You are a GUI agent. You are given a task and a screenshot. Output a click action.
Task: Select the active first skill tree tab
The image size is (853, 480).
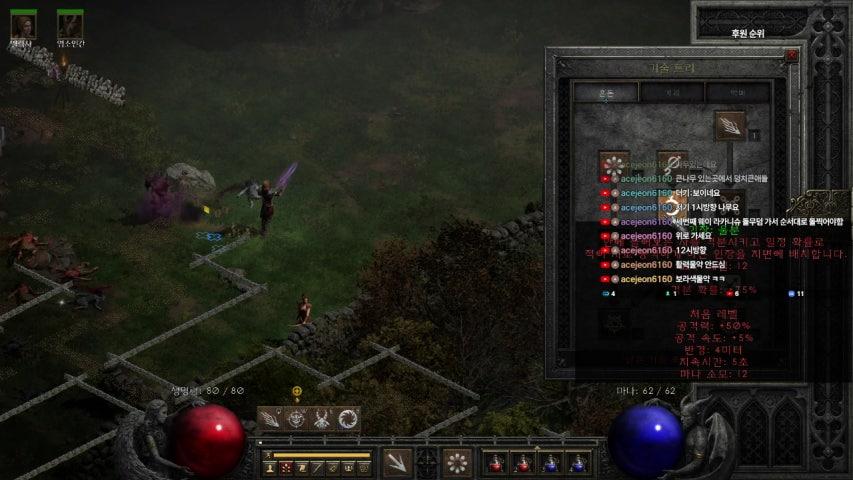(x=606, y=92)
